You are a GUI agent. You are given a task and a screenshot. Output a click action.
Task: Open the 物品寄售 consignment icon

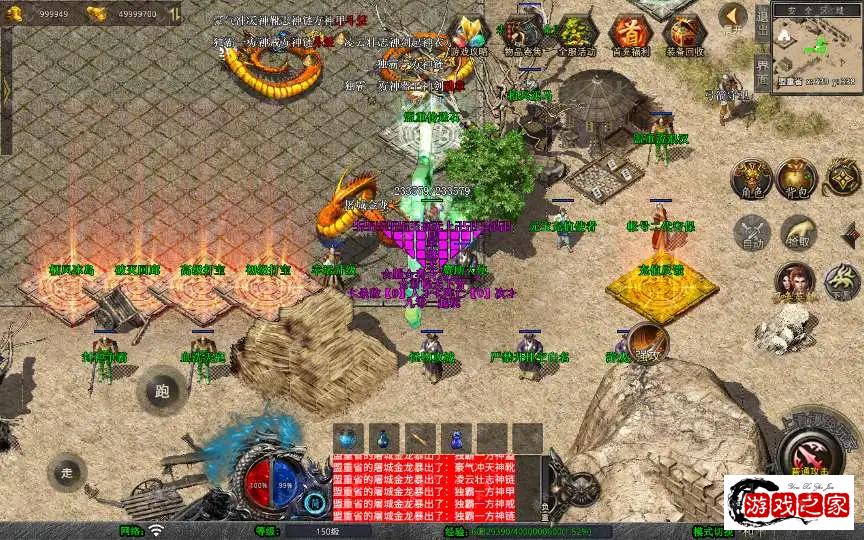(x=522, y=34)
